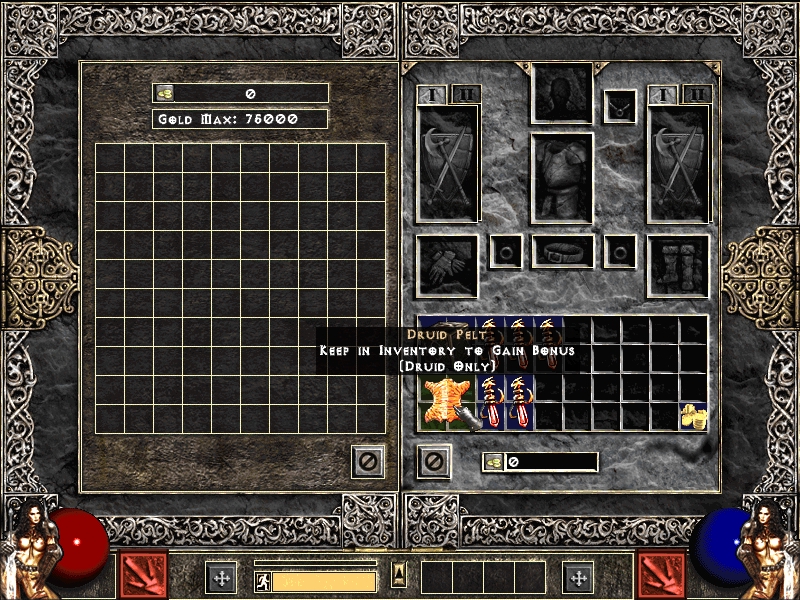
Task: Select the gold coin pile in inventory
Action: click(692, 416)
